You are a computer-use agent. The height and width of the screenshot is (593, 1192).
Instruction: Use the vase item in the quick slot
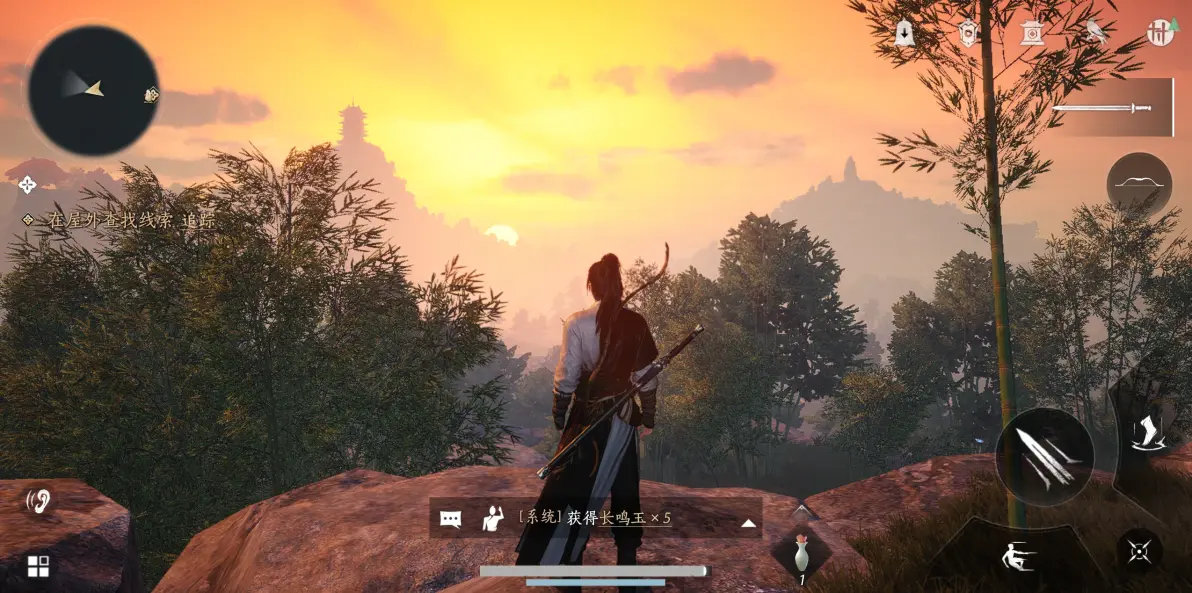(x=800, y=554)
